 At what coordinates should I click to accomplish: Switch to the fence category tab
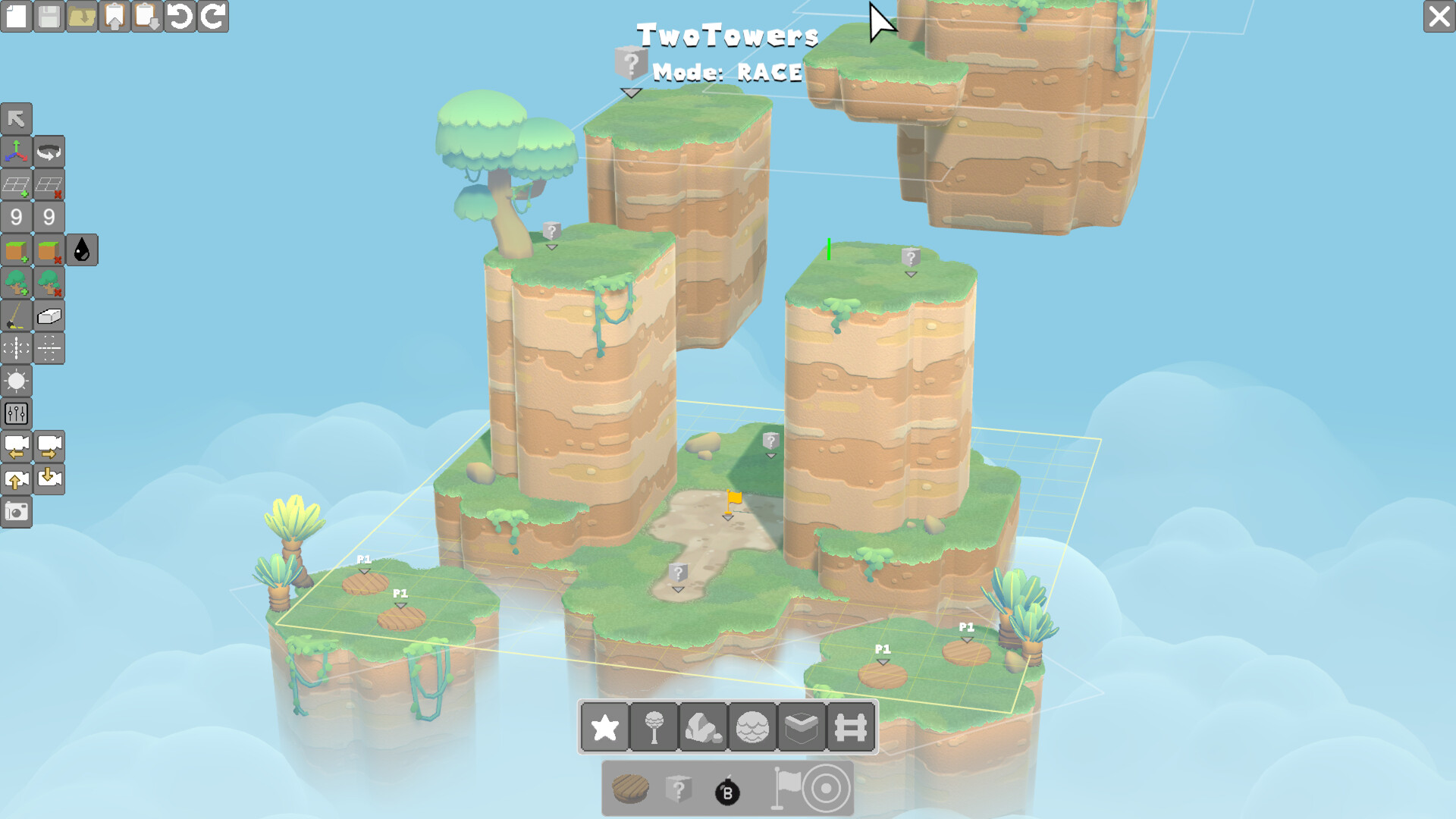pyautogui.click(x=850, y=728)
